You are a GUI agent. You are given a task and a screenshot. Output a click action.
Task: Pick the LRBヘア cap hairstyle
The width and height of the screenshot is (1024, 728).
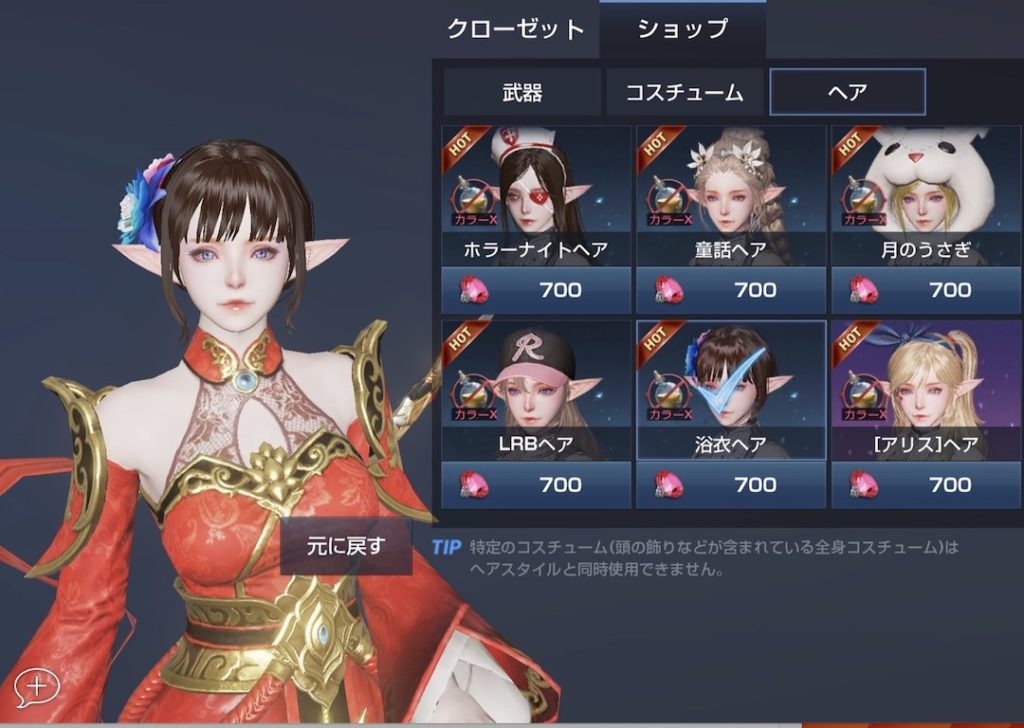pyautogui.click(x=536, y=390)
